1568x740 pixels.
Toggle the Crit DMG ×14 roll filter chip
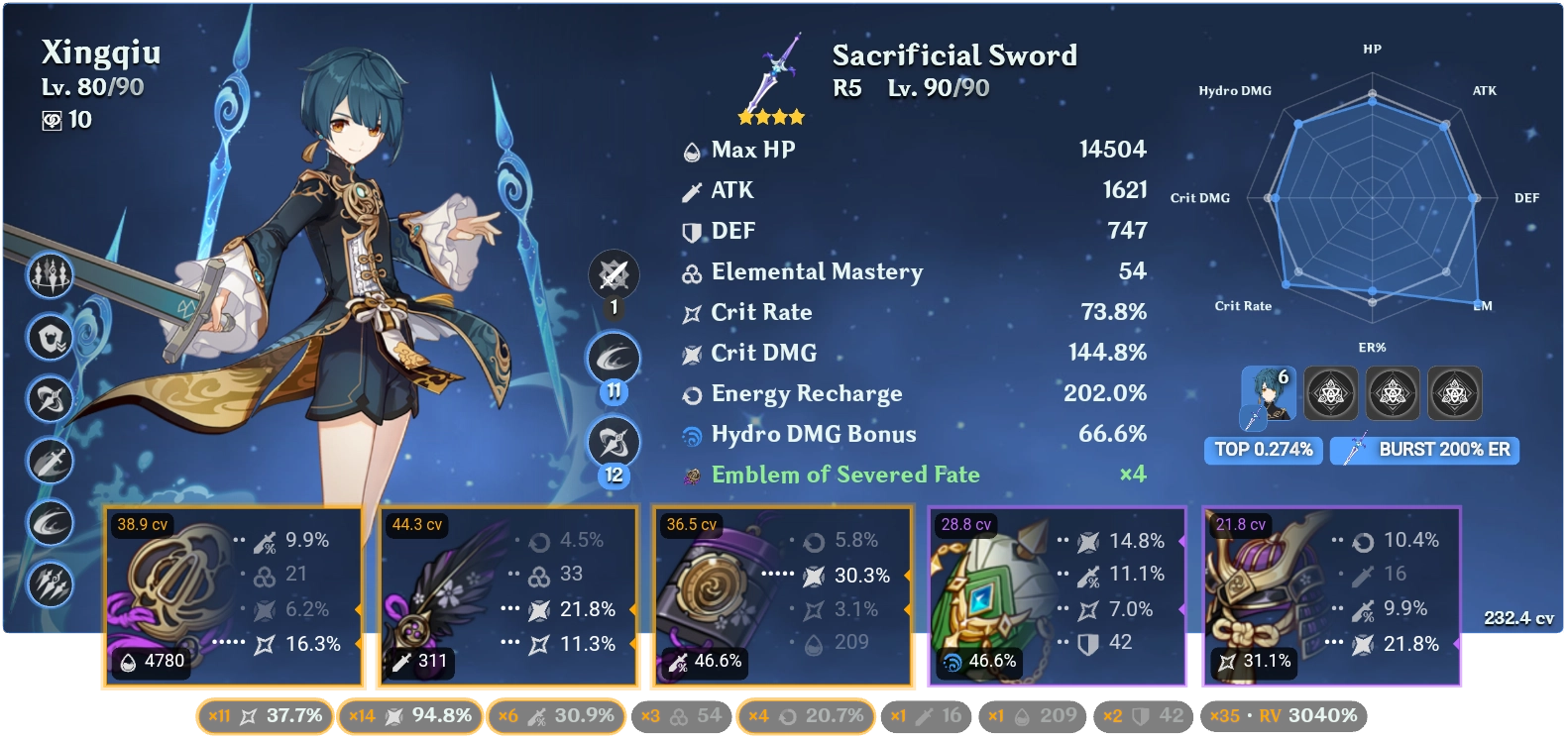pyautogui.click(x=409, y=714)
